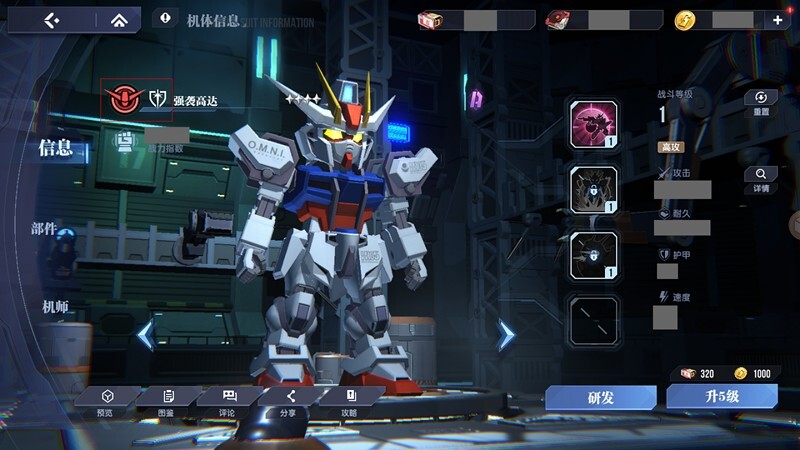The width and height of the screenshot is (800, 450).
Task: Switch to the 信息 tab
Action: click(55, 148)
